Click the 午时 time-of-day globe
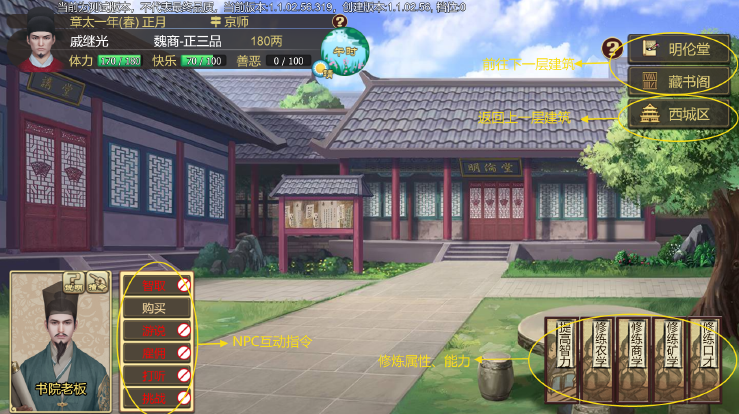 tap(340, 55)
